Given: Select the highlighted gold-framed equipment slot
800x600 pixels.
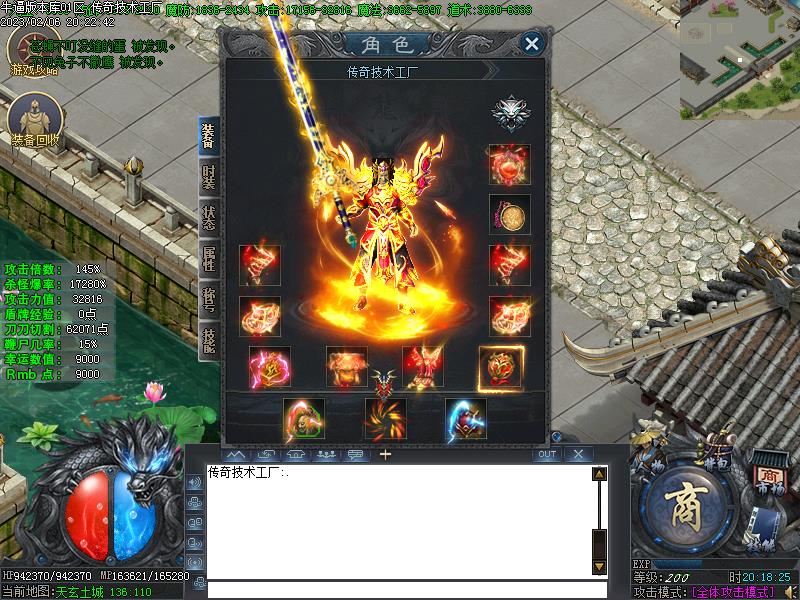Looking at the screenshot, I should (x=500, y=367).
